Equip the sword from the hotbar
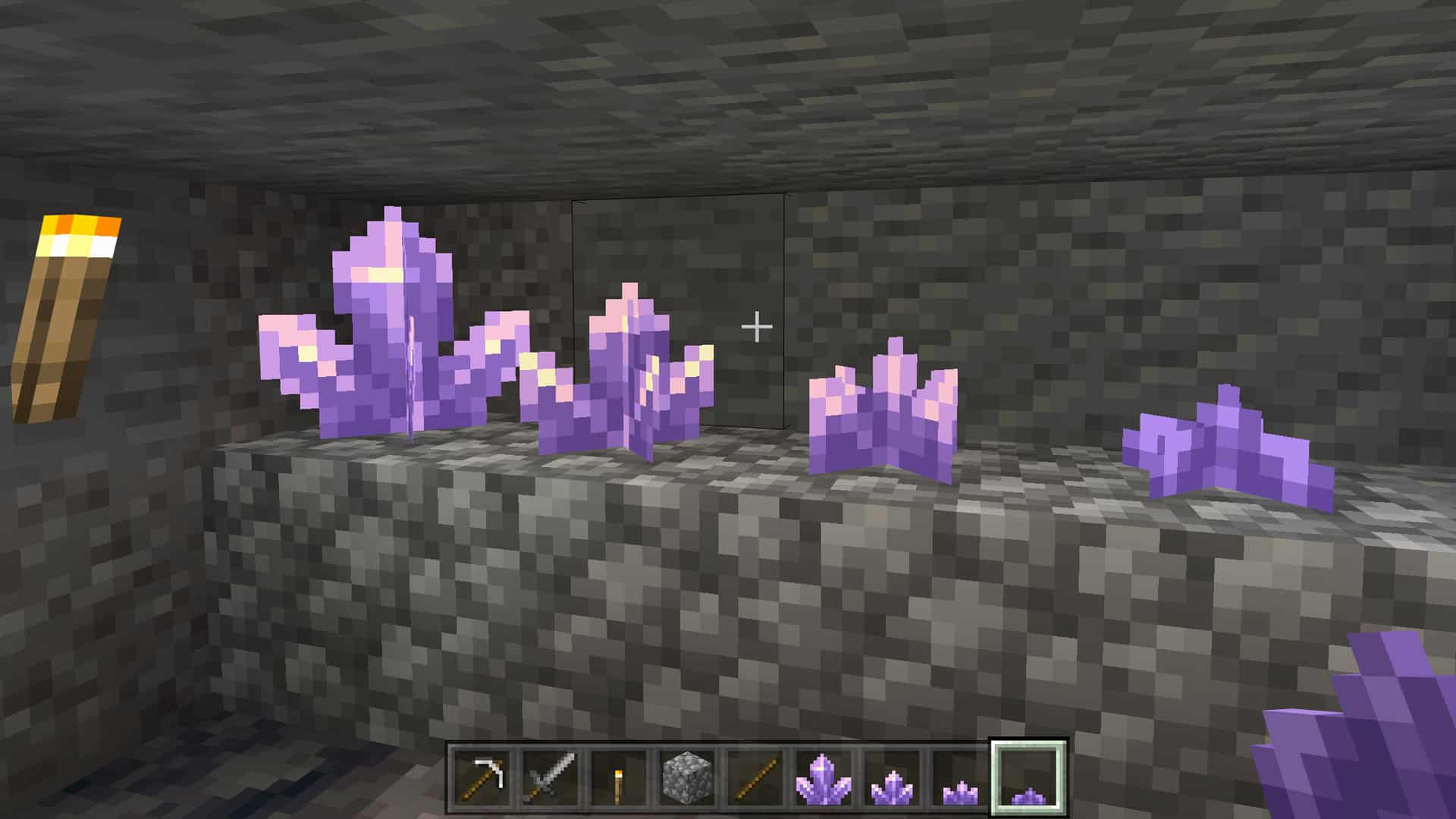The width and height of the screenshot is (1456, 819). tap(551, 778)
